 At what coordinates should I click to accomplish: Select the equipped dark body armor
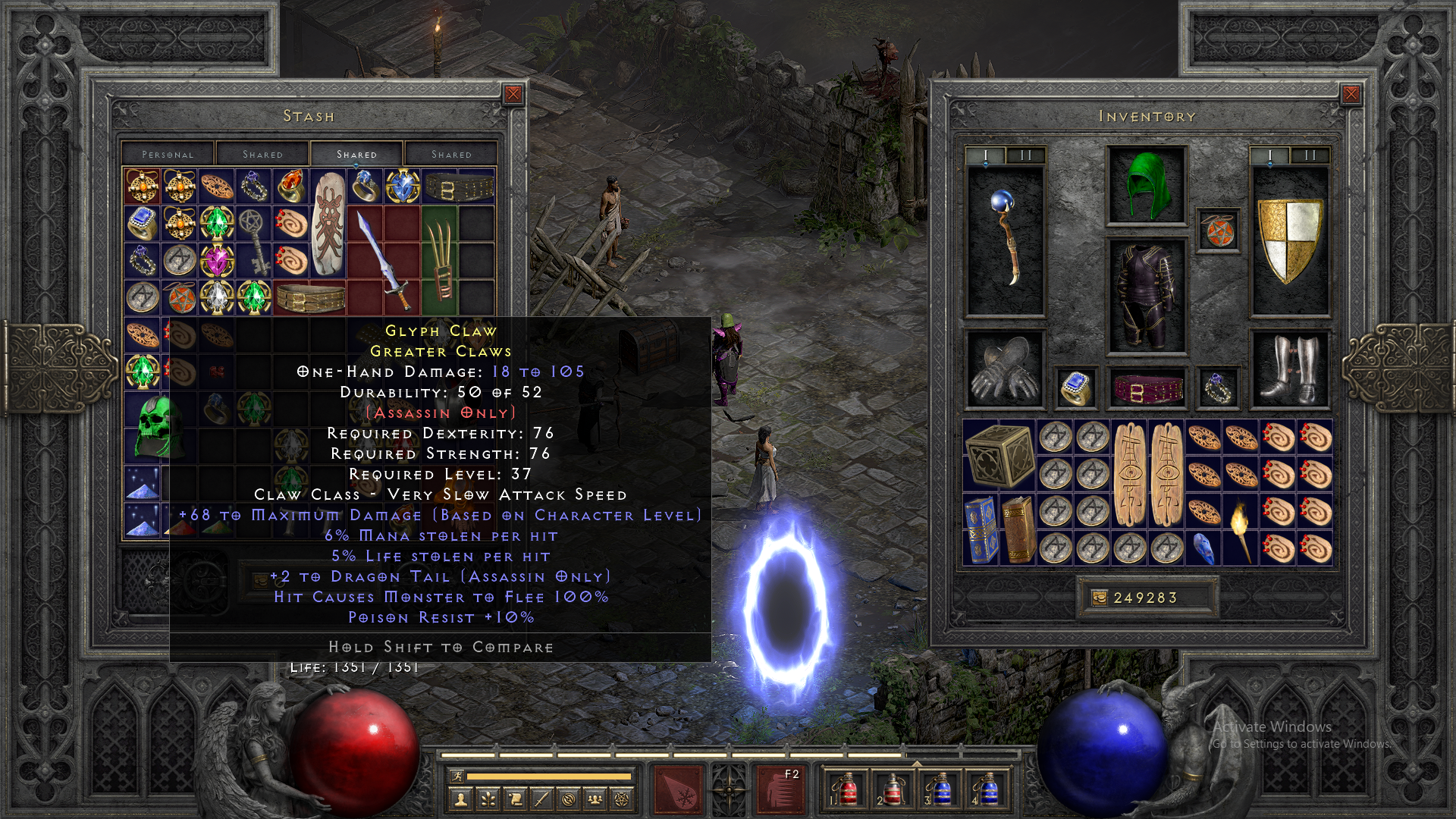[x=1146, y=296]
